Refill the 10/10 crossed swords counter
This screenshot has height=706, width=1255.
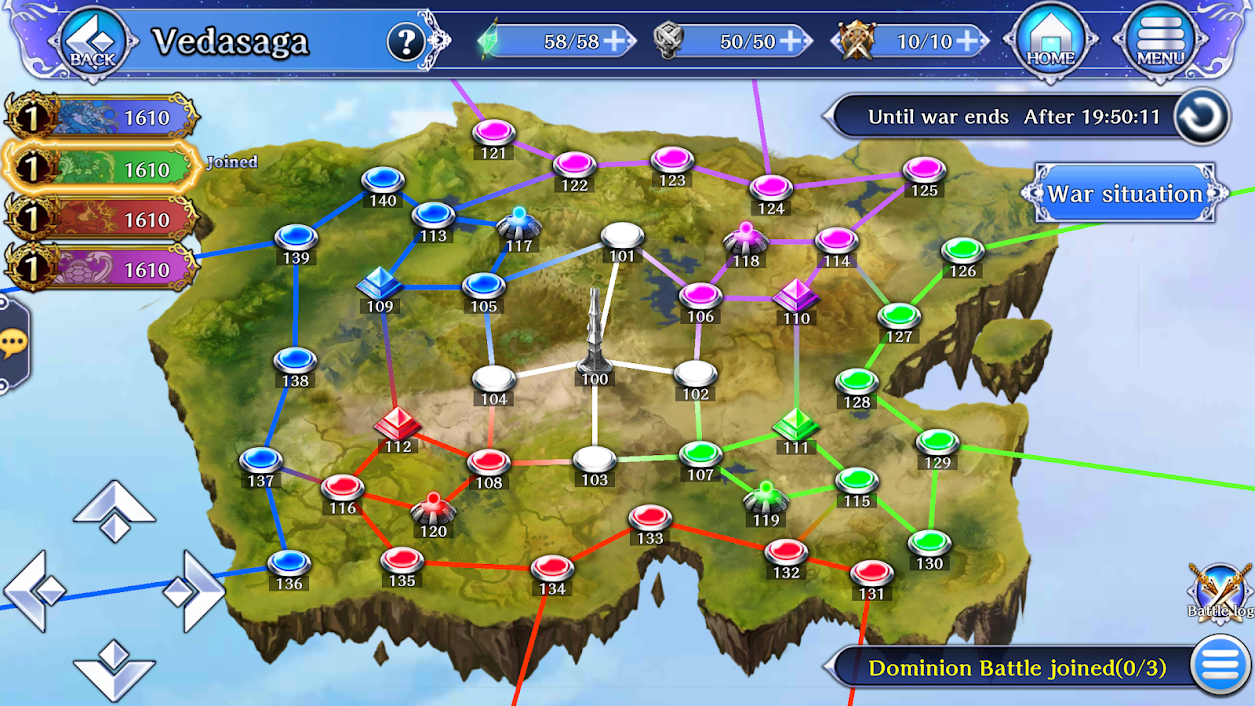point(966,41)
